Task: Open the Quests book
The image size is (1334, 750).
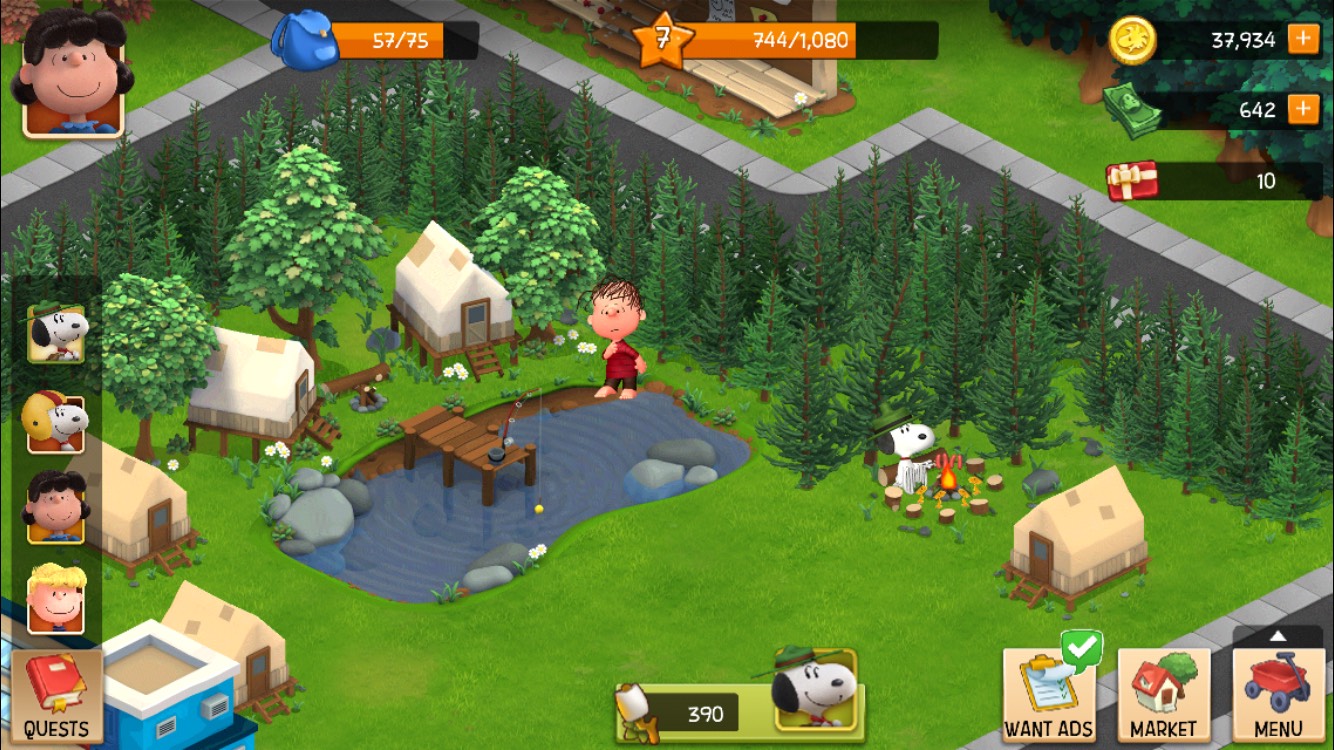Action: 56,696
